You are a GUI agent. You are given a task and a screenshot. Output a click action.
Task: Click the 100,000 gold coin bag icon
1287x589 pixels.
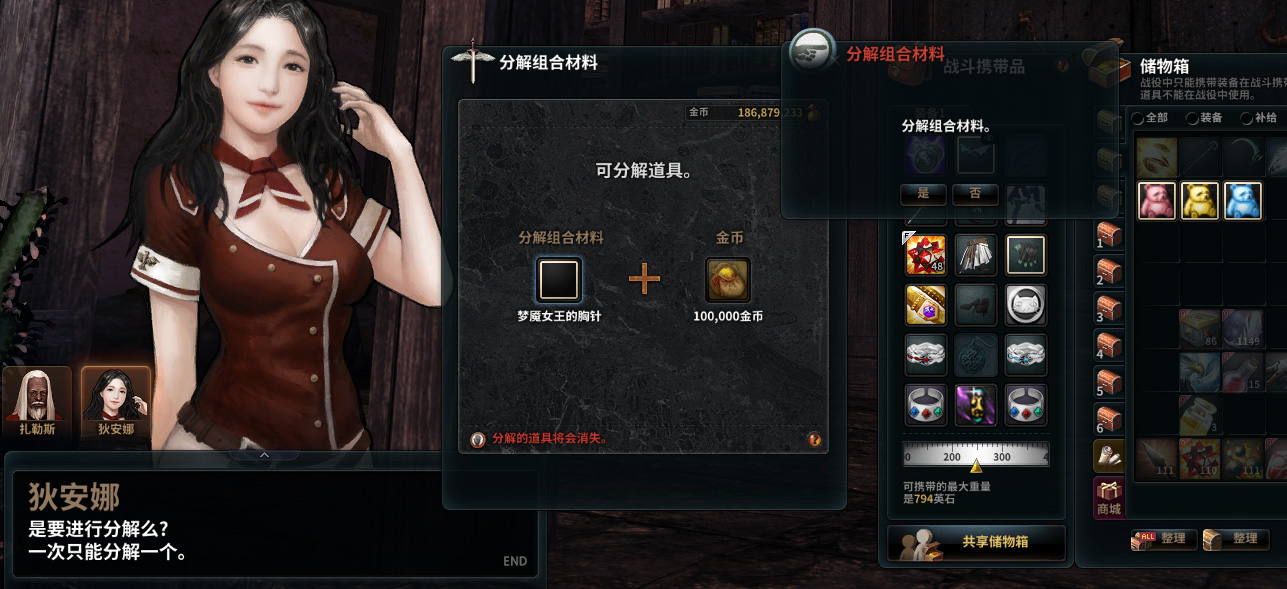(728, 280)
